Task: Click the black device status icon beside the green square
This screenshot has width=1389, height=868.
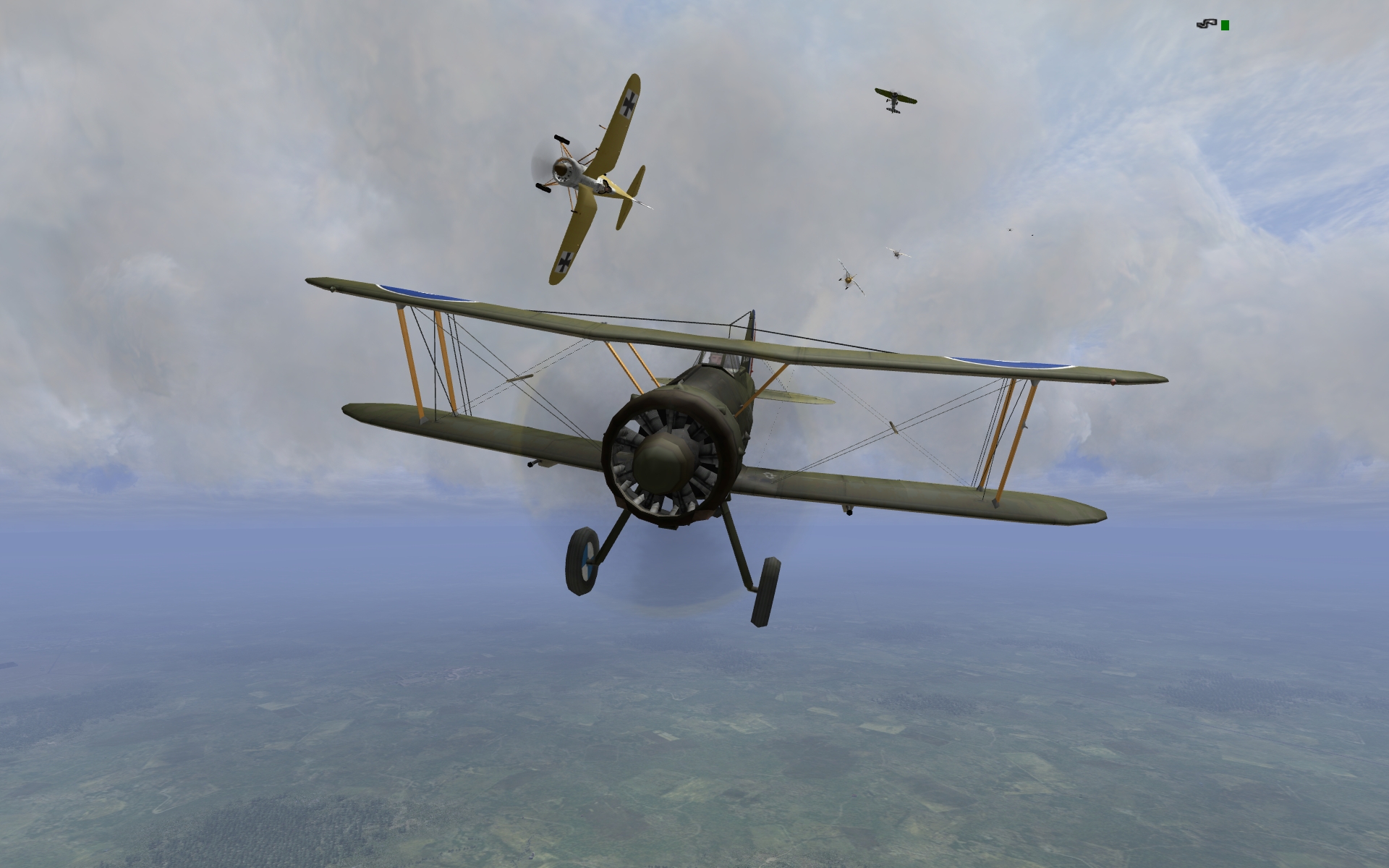Action: click(1206, 25)
